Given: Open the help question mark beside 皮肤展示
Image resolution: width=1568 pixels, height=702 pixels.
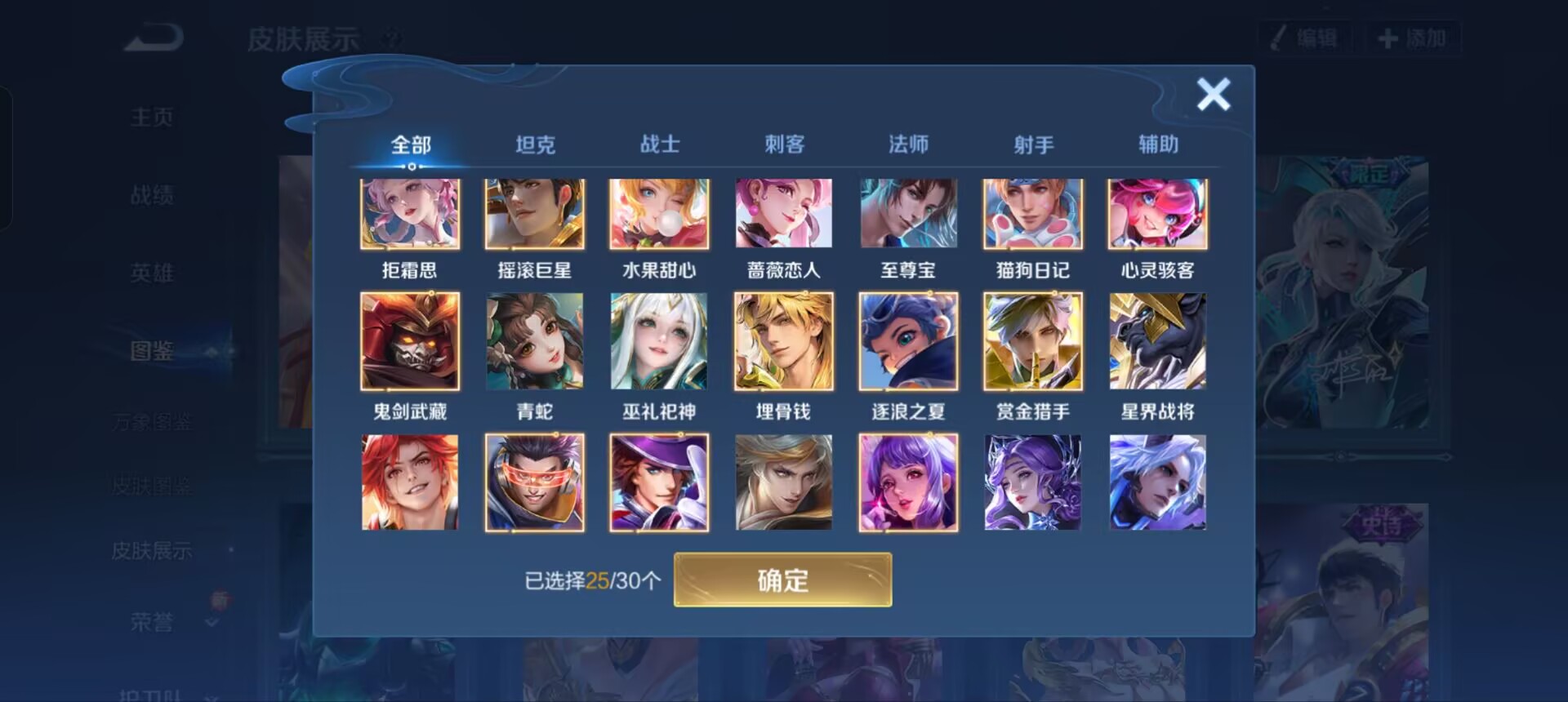Looking at the screenshot, I should [390, 38].
